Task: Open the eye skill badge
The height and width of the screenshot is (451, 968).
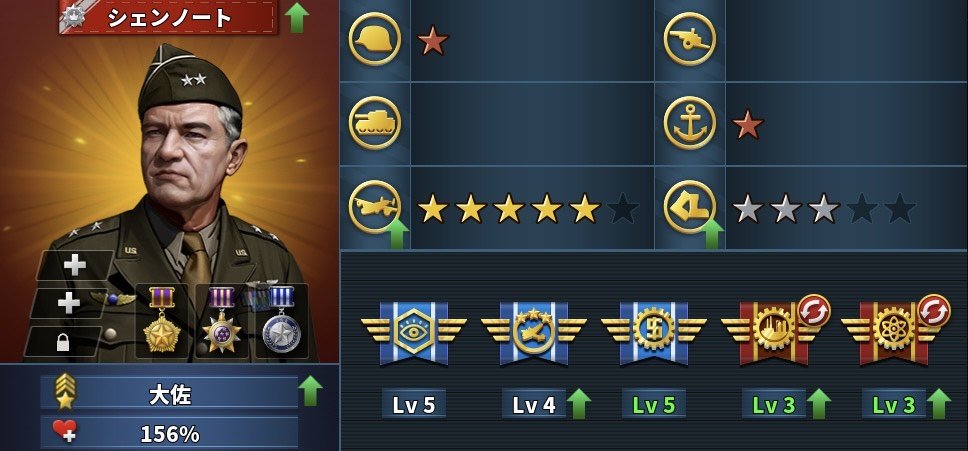Action: tap(414, 331)
